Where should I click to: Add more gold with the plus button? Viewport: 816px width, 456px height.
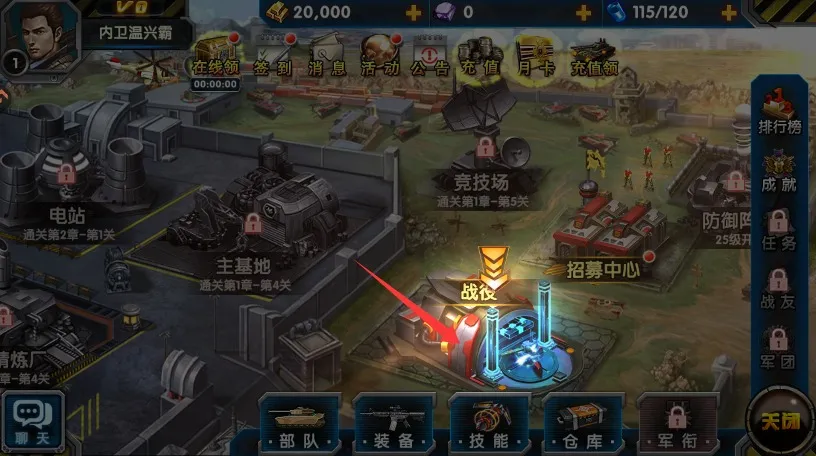point(413,12)
